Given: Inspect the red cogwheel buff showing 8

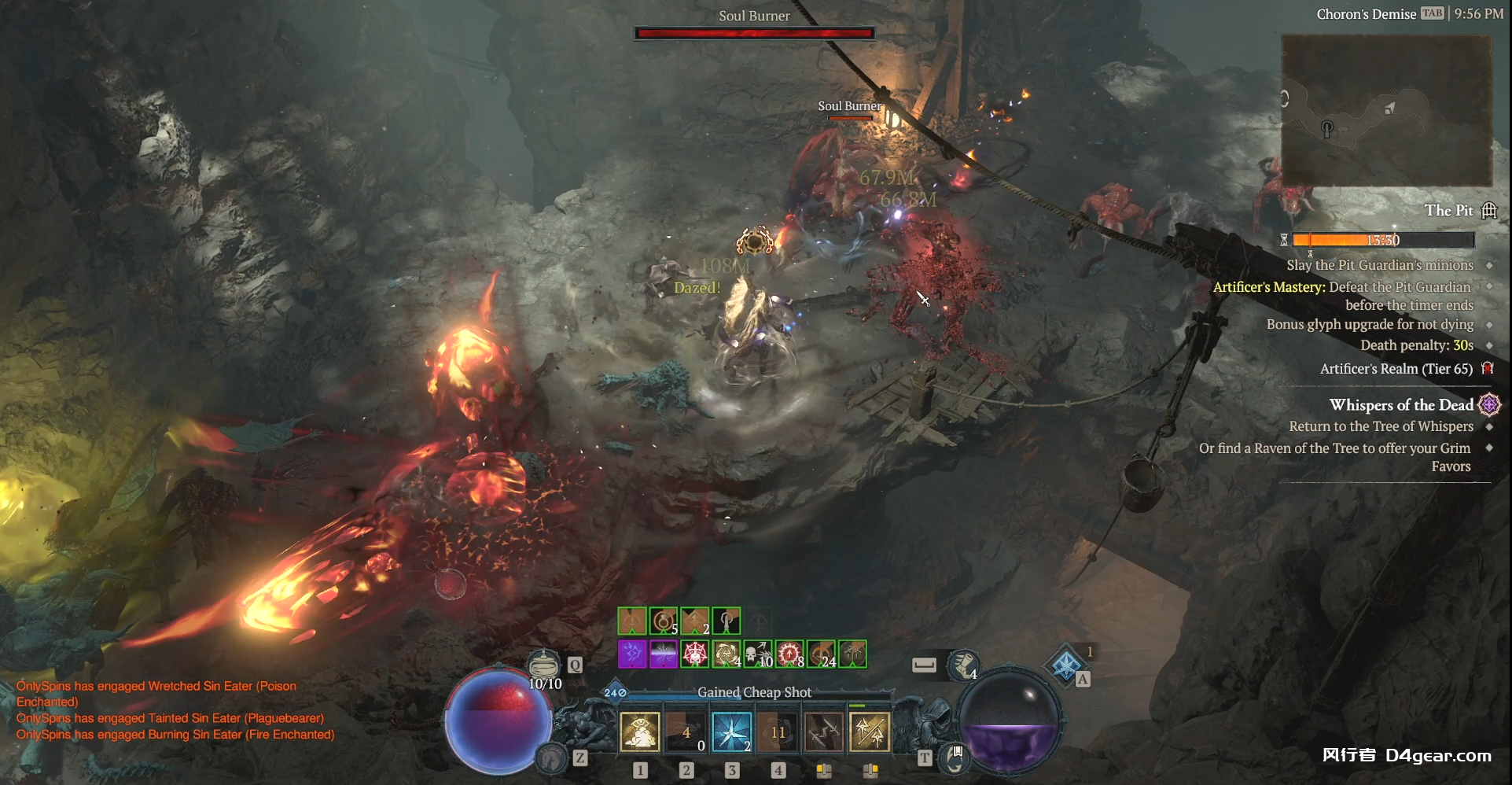Looking at the screenshot, I should (789, 654).
